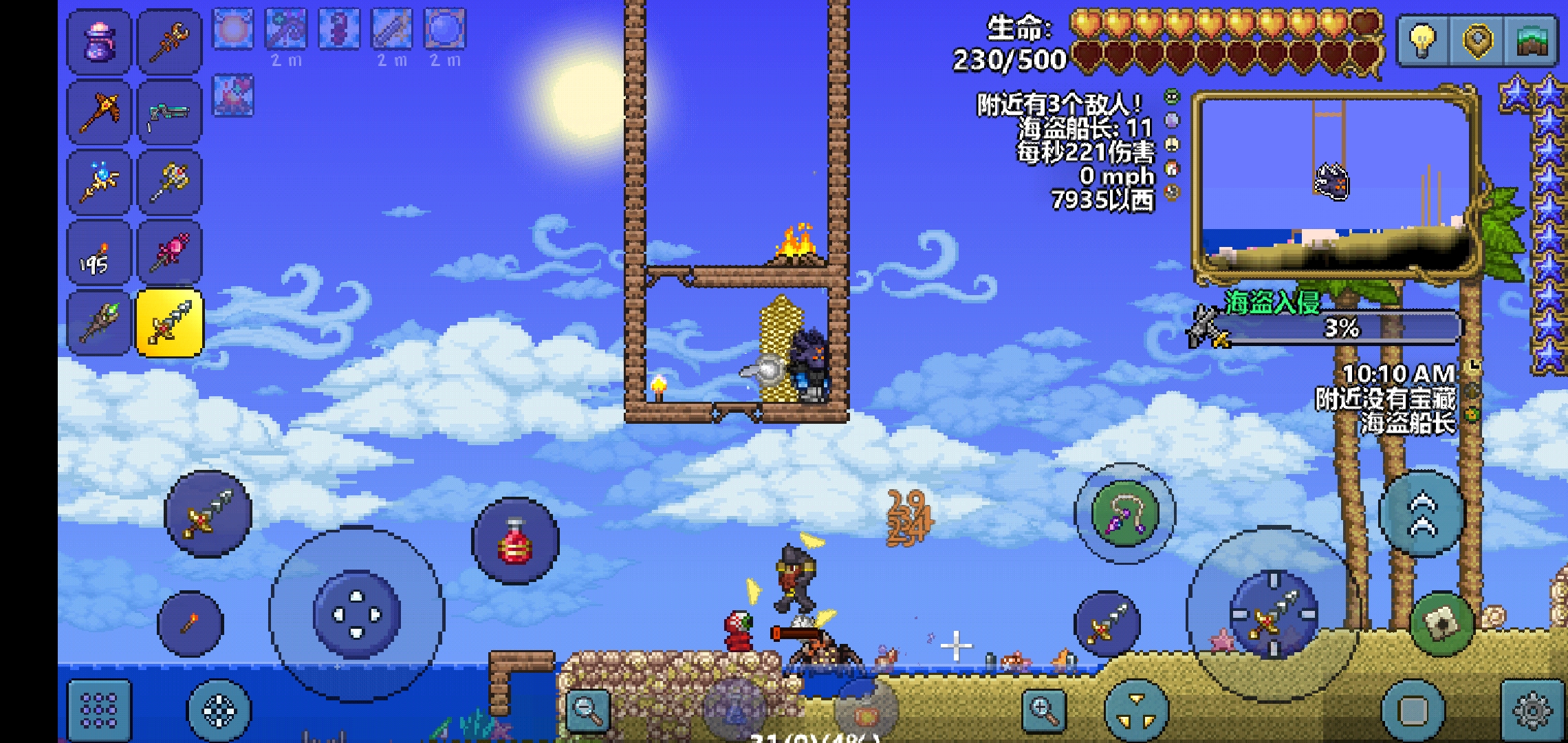Tap the small torch quick-use button
1568x743 pixels.
pos(190,624)
